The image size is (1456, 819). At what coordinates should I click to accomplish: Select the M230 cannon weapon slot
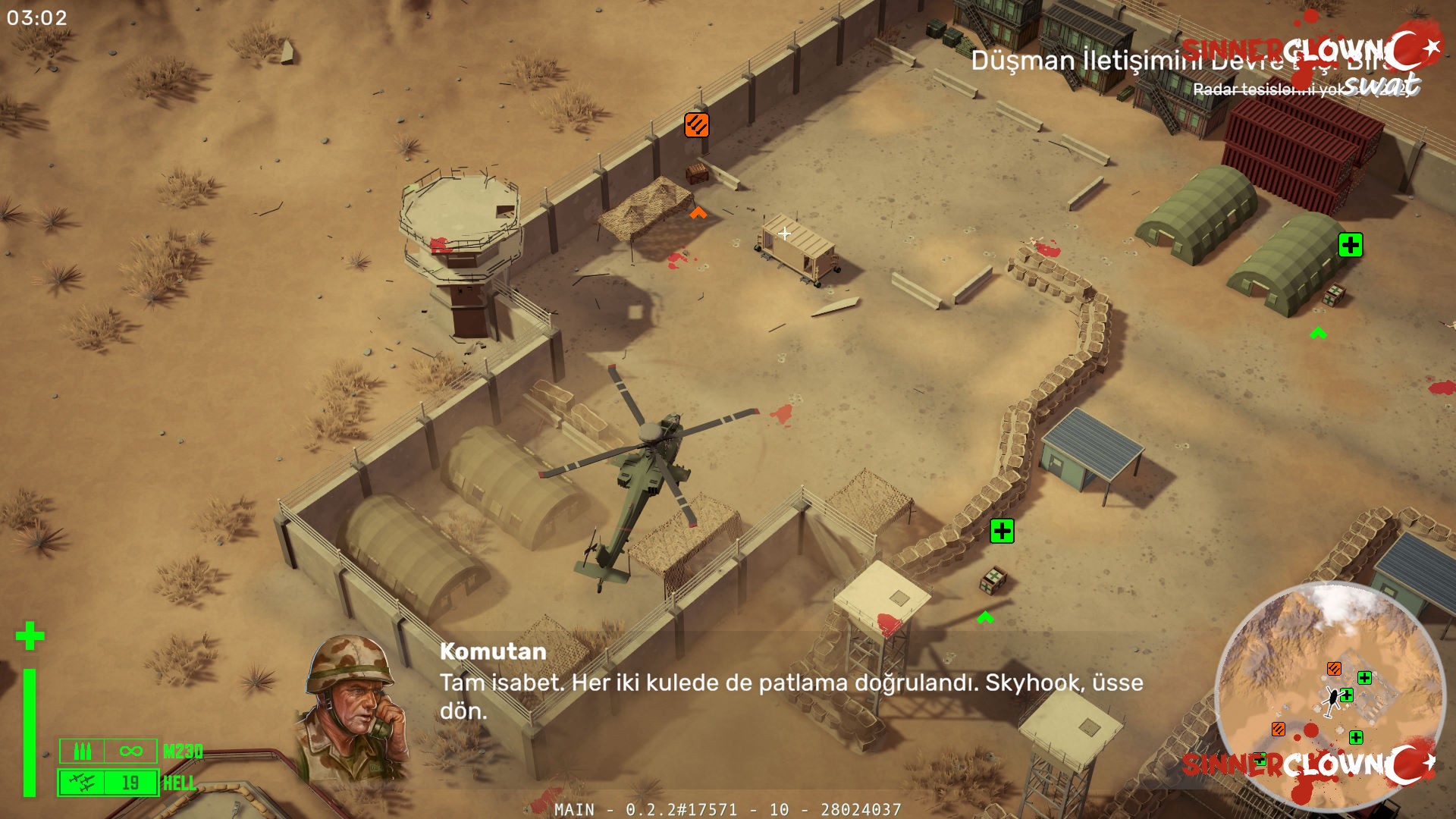coord(108,751)
